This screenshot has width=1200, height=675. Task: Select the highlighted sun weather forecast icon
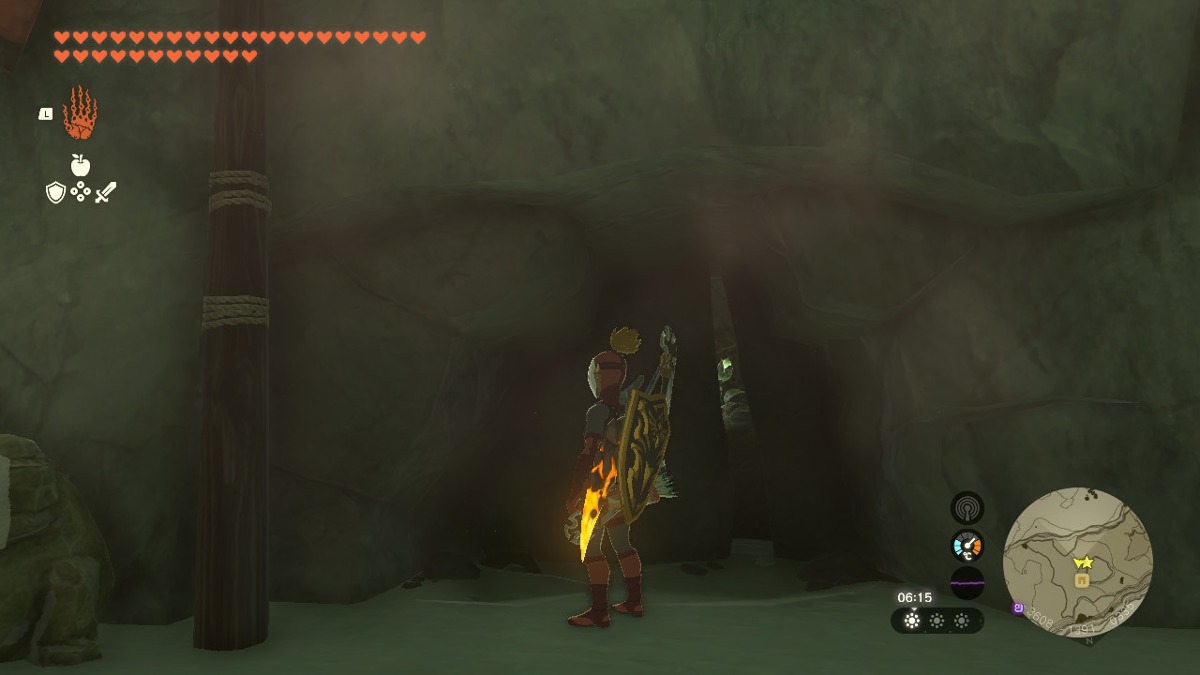click(x=912, y=621)
